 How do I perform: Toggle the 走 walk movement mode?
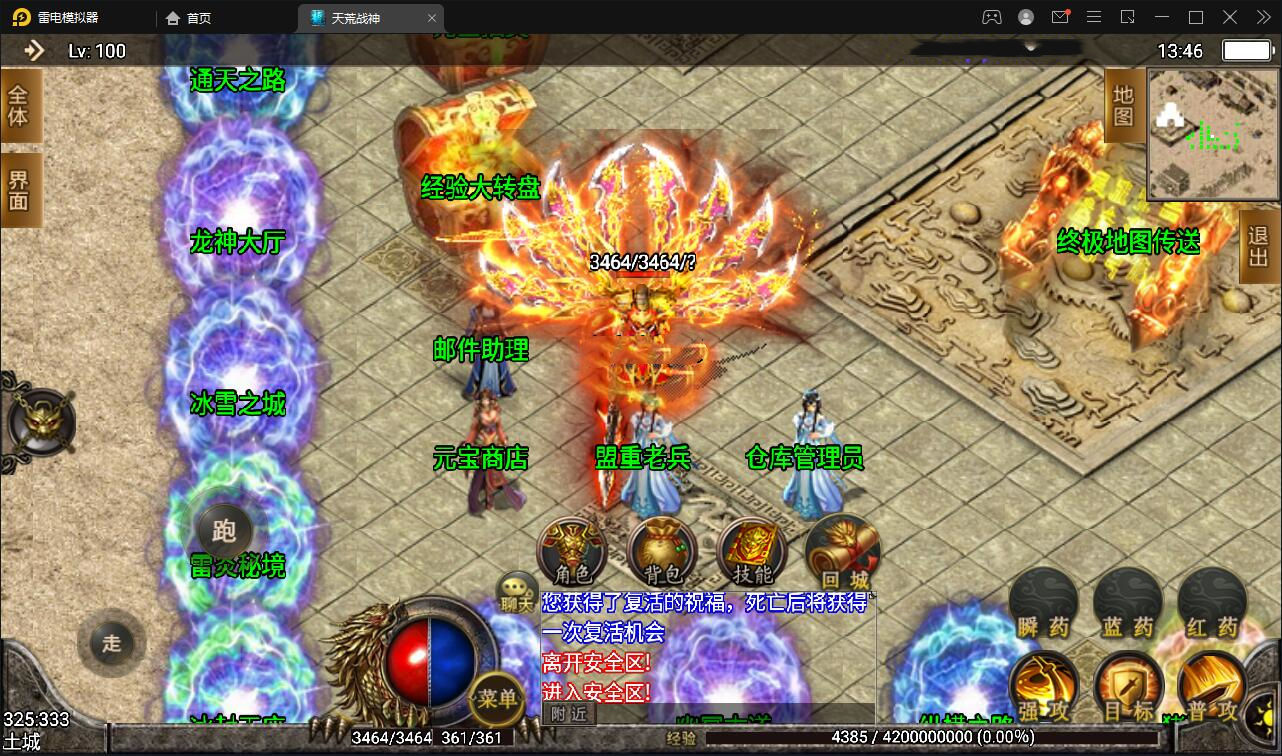tap(113, 643)
